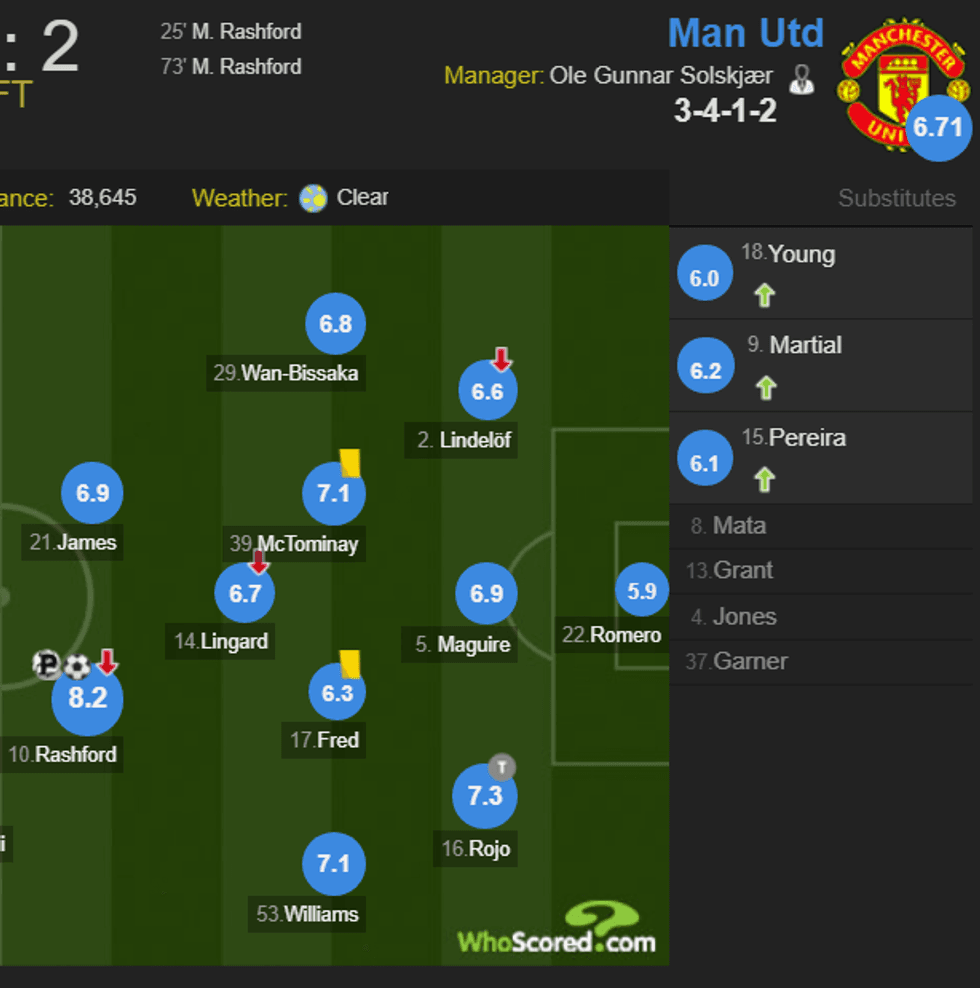The image size is (980, 988).
Task: Select Williams' rating bubble on pitch
Action: (334, 862)
